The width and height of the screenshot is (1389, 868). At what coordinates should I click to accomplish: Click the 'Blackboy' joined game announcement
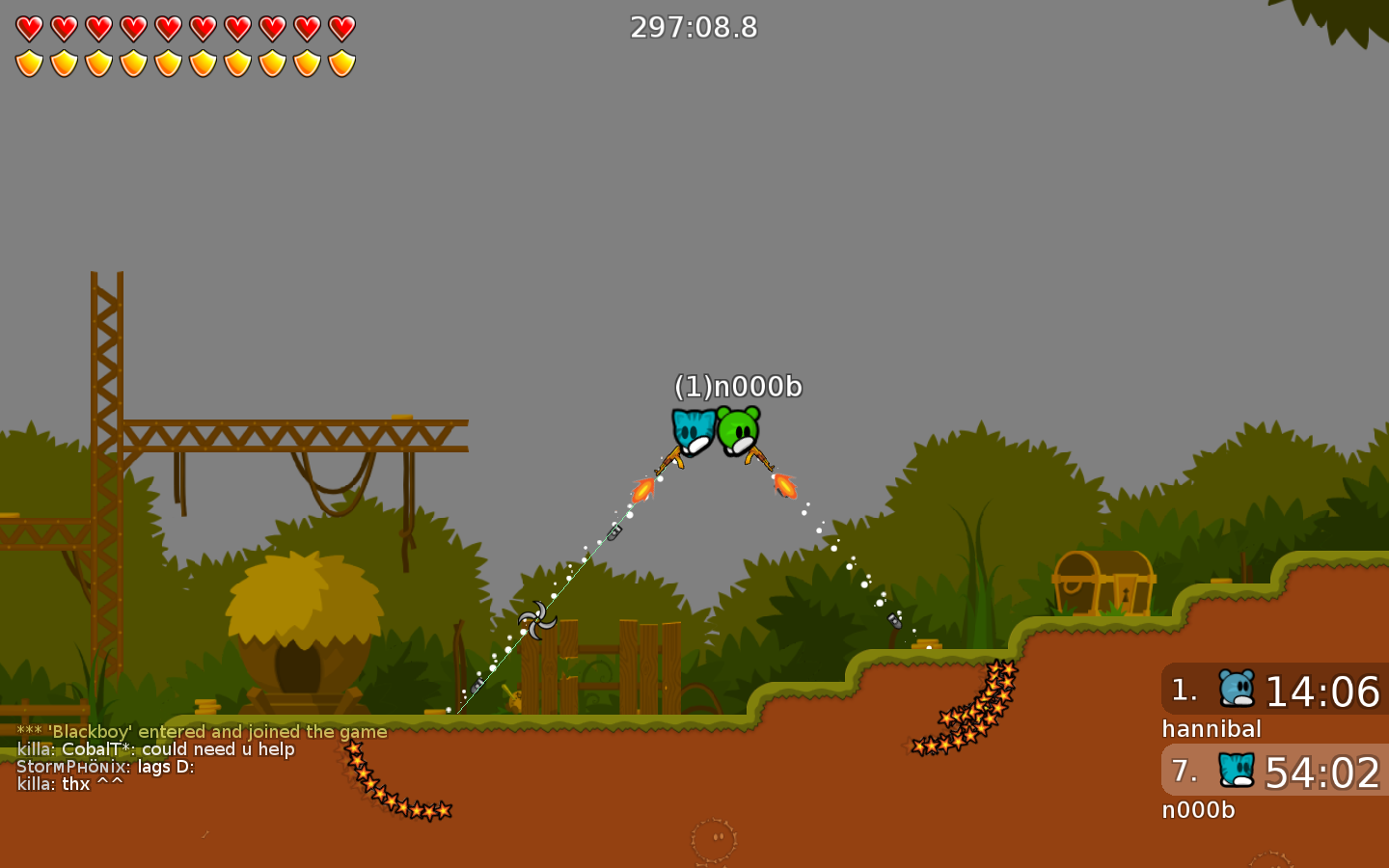tap(201, 731)
